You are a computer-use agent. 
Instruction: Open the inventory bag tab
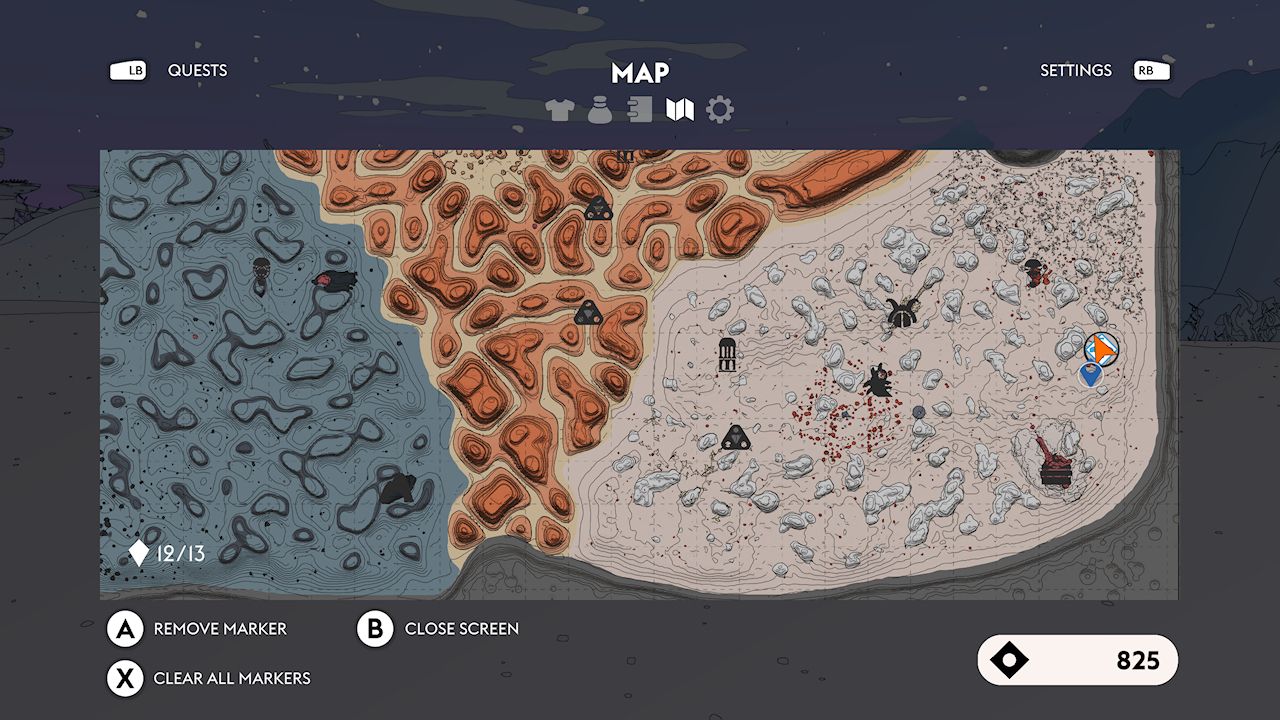600,110
